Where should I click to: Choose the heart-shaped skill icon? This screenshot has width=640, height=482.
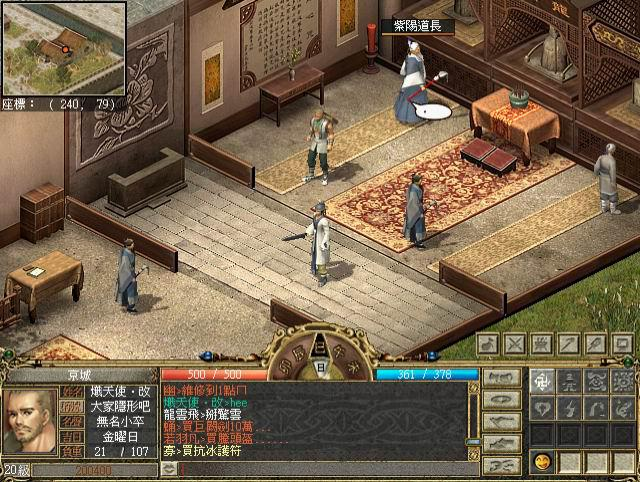click(x=542, y=408)
